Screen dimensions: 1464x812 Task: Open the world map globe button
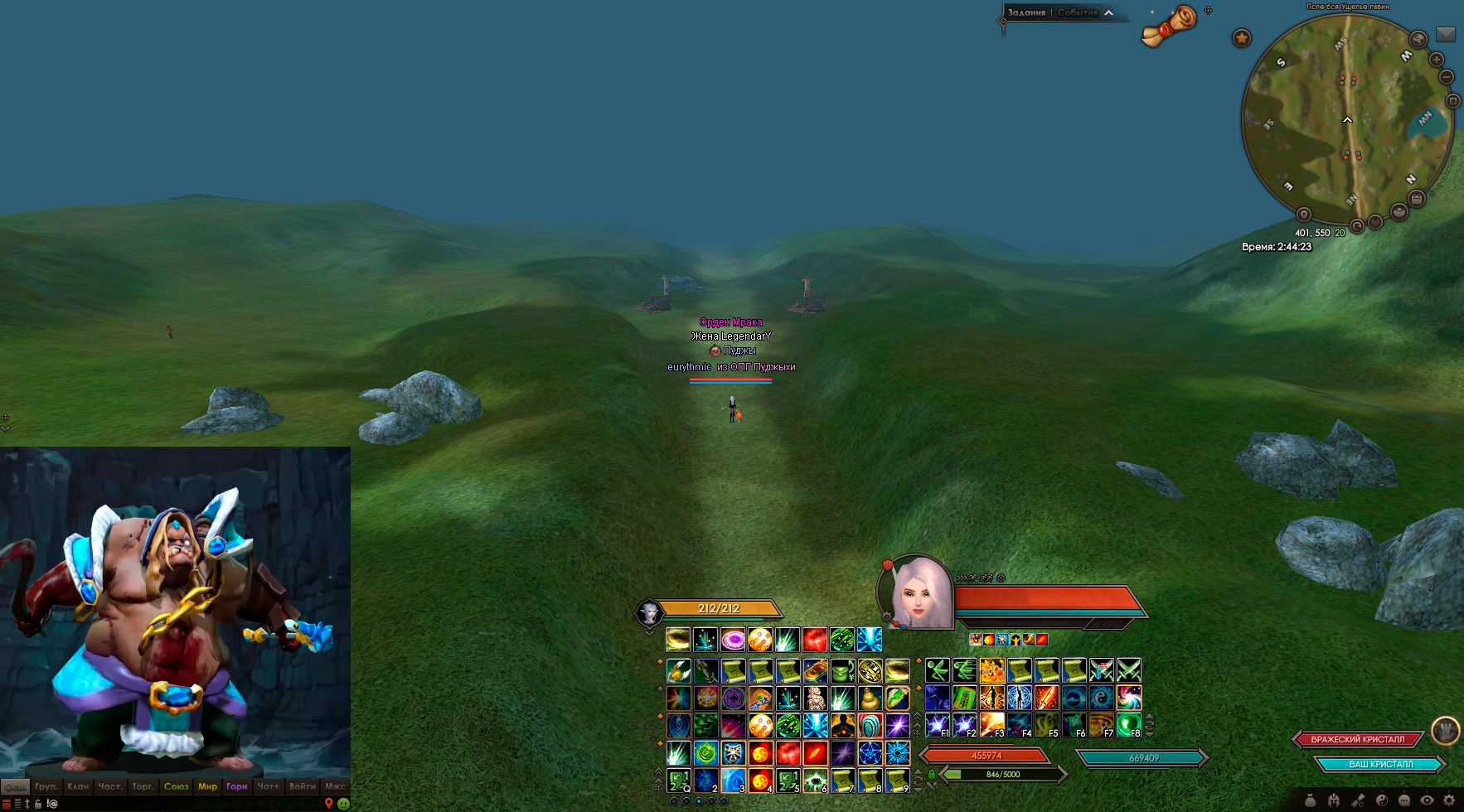1418,39
